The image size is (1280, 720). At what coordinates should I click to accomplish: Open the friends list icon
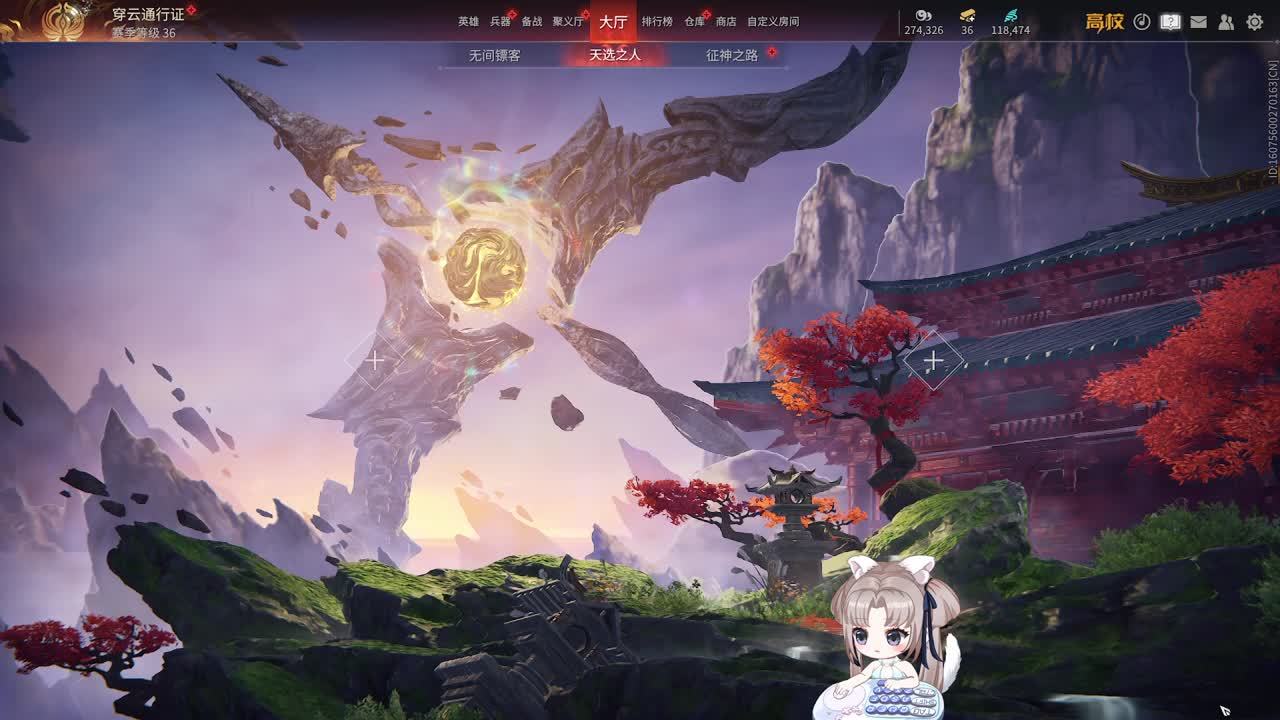[x=1226, y=21]
